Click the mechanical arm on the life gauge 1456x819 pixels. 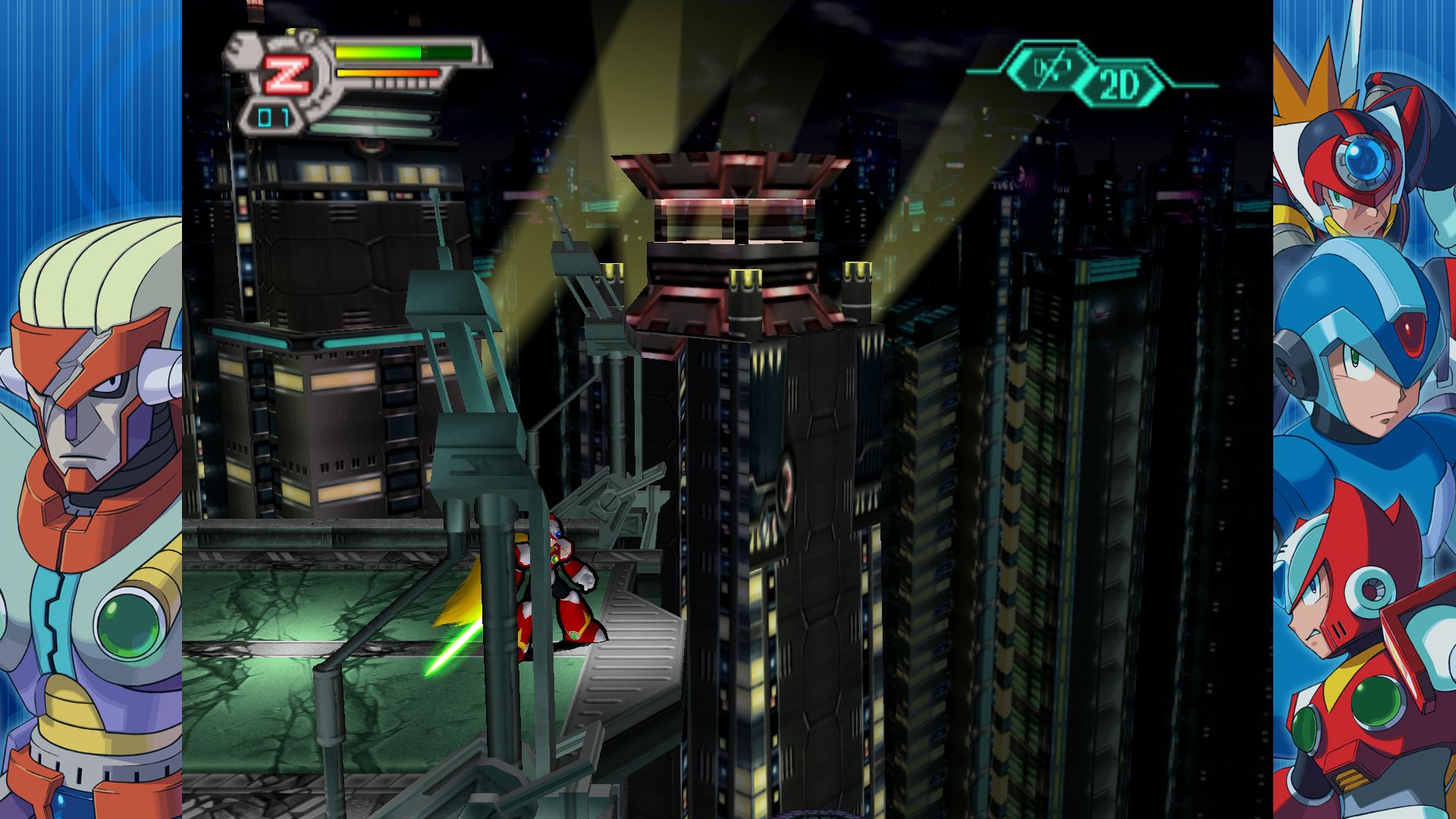pyautogui.click(x=240, y=51)
